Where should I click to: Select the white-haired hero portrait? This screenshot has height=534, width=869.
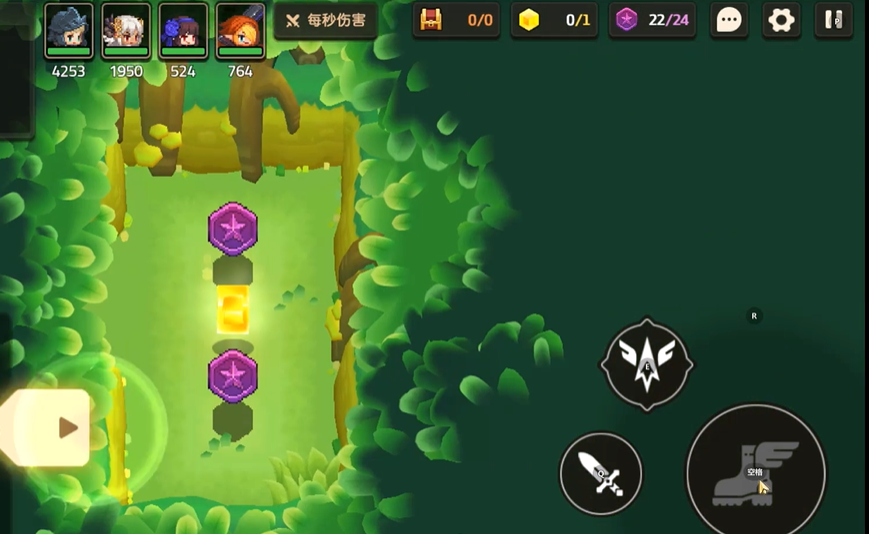coord(126,30)
